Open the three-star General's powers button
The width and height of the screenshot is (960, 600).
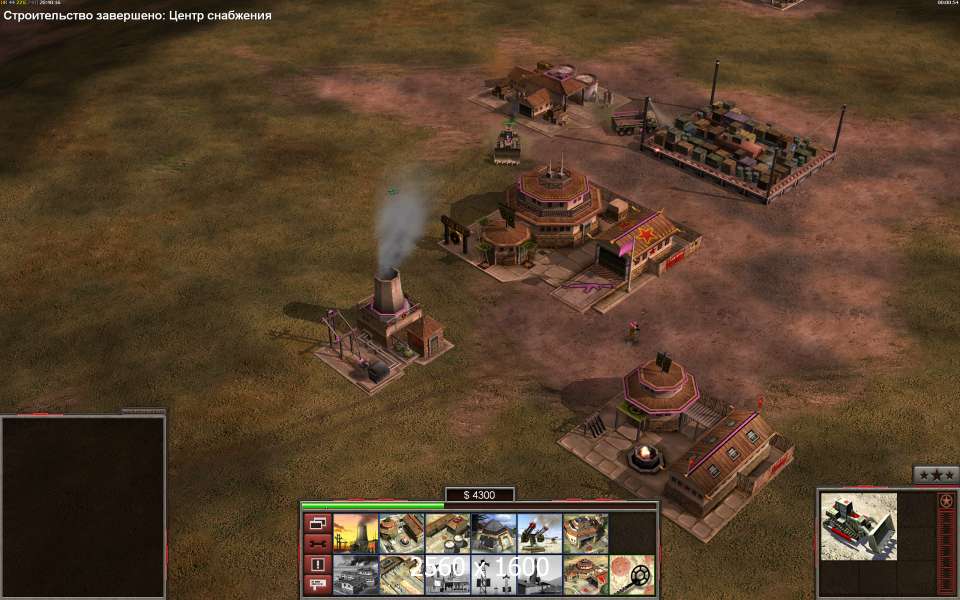click(936, 475)
